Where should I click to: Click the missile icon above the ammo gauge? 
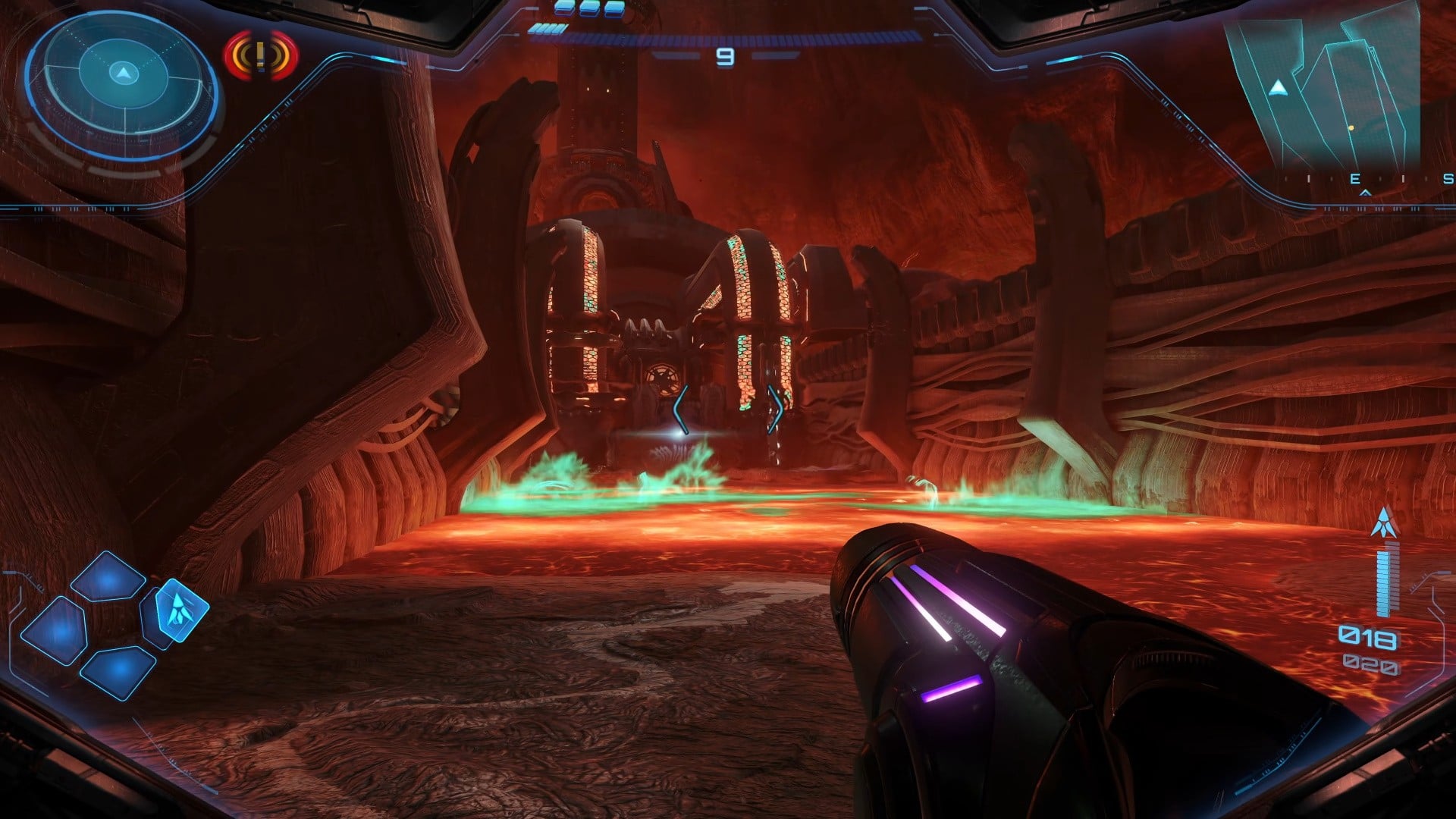(1384, 523)
